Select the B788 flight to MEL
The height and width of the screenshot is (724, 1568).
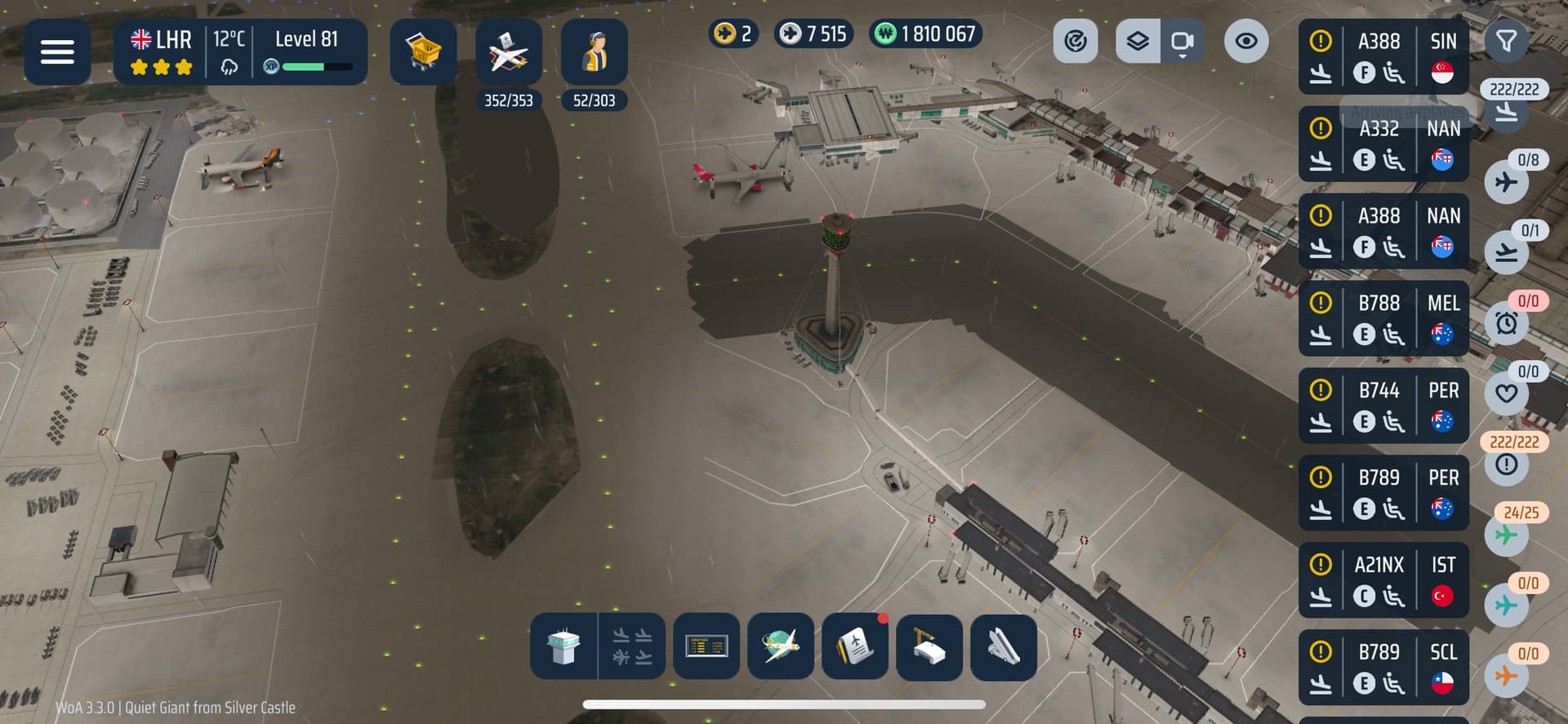[1383, 318]
